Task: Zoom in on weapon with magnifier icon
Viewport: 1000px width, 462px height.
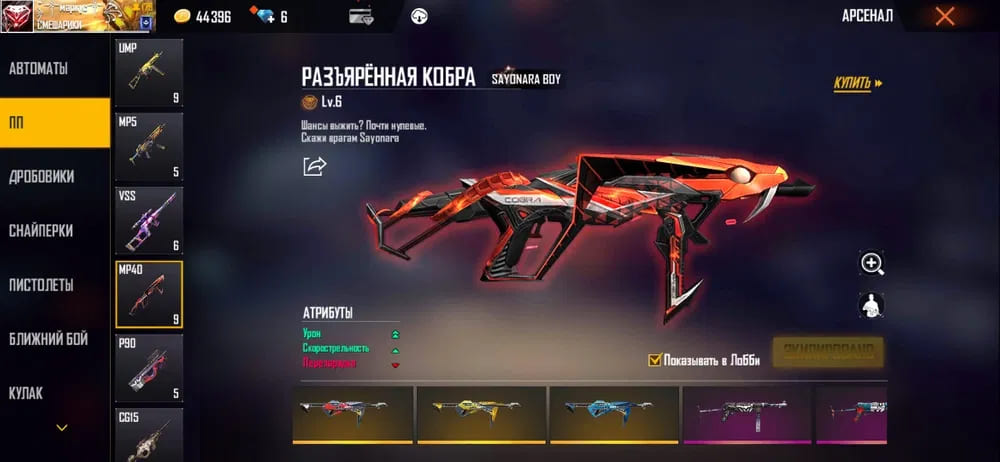Action: tap(872, 263)
